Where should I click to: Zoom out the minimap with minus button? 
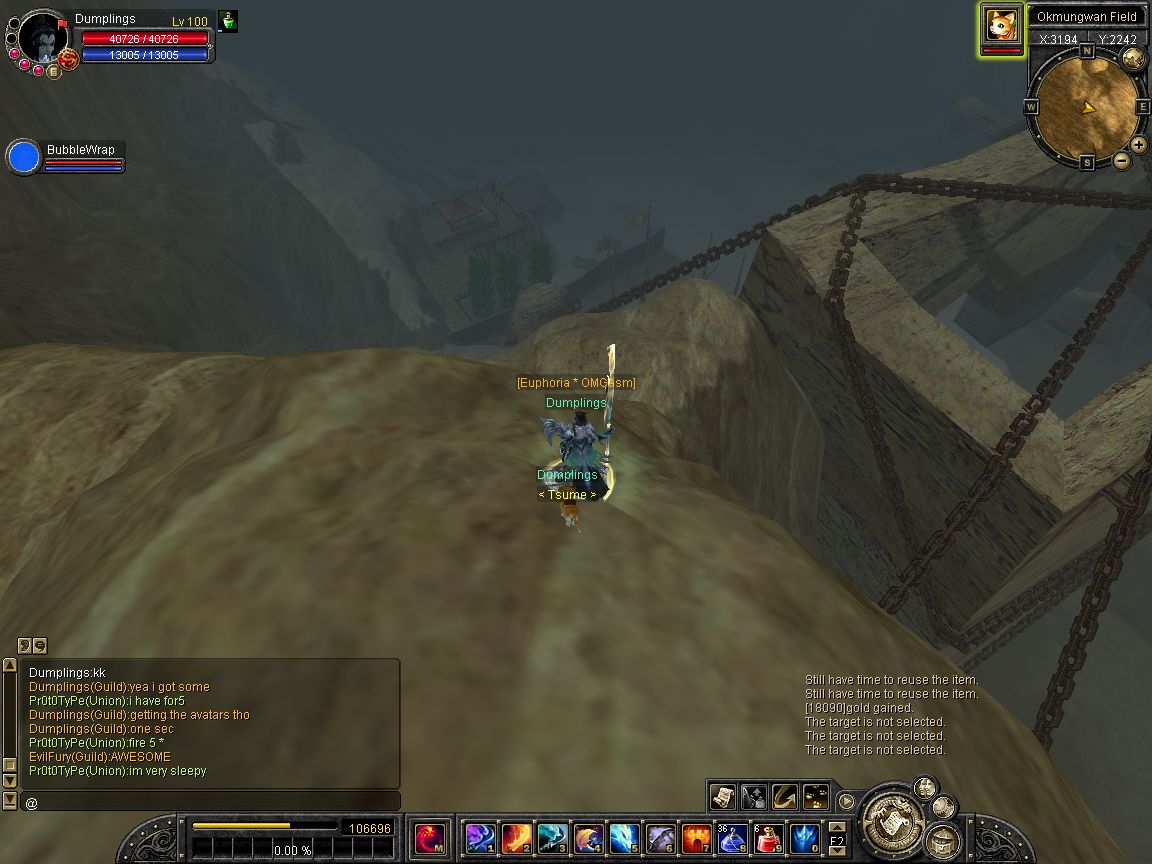pos(1122,160)
